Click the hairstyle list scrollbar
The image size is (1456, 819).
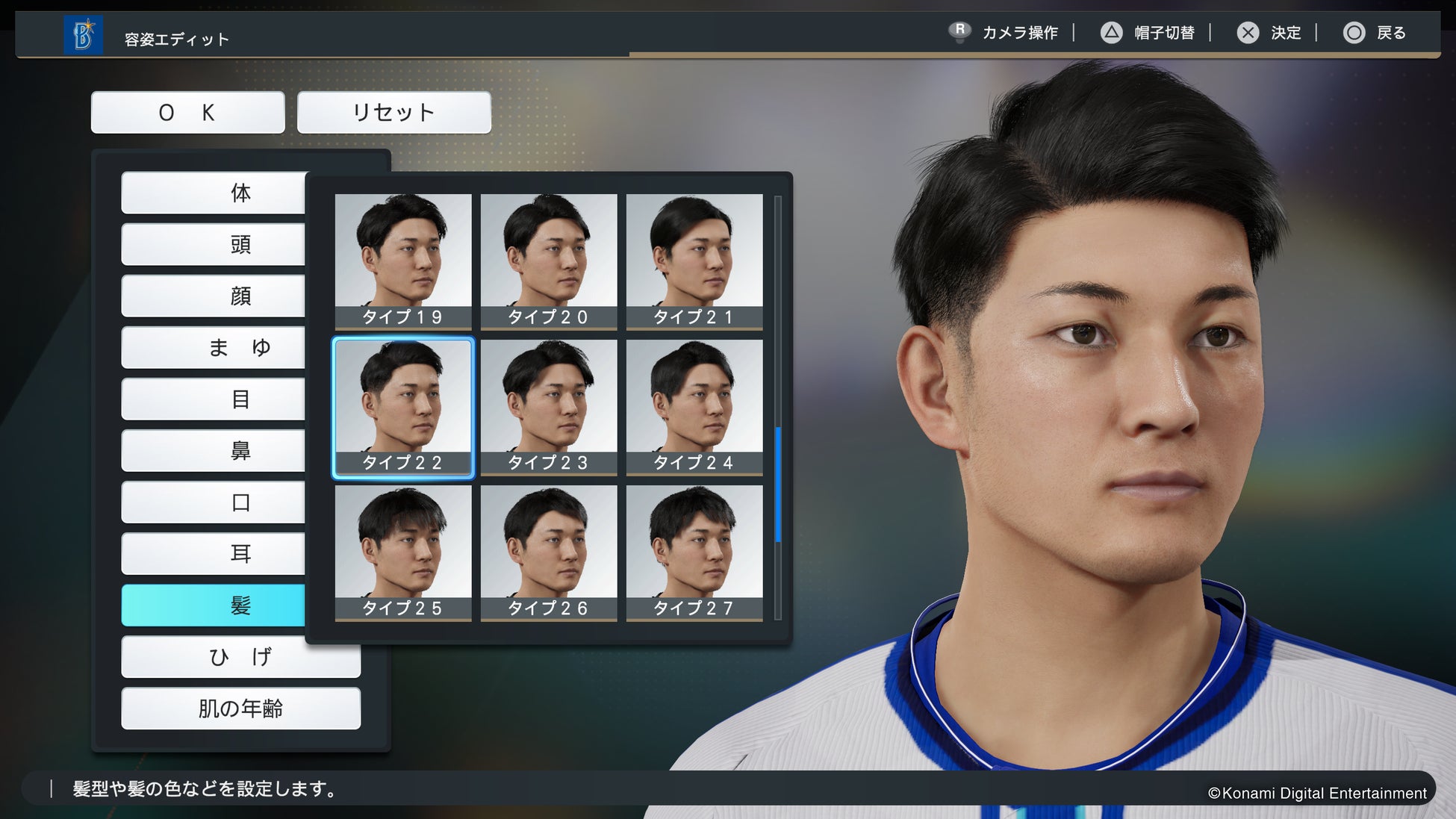778,484
